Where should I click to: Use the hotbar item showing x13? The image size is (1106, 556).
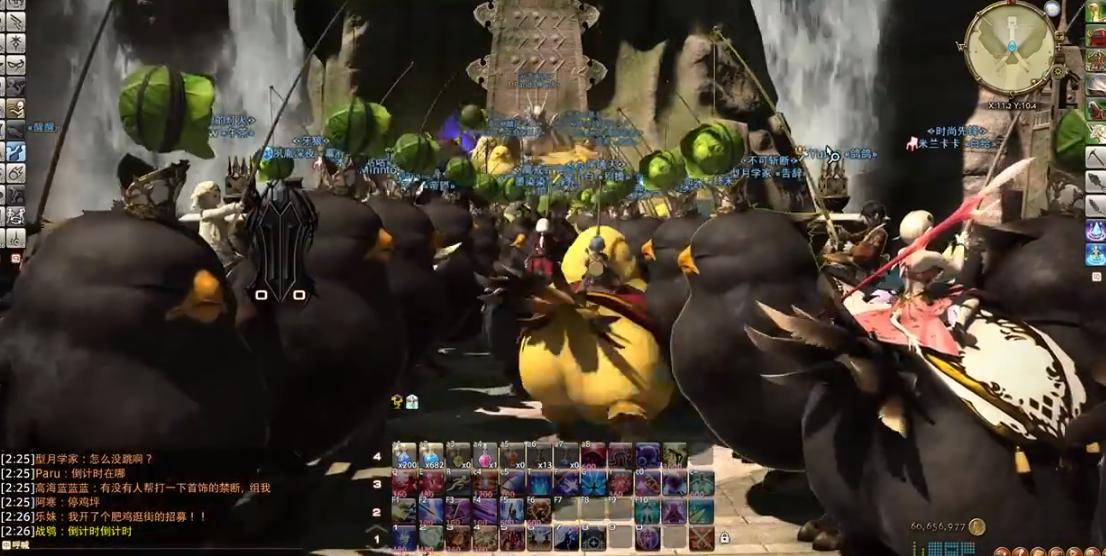pos(540,456)
